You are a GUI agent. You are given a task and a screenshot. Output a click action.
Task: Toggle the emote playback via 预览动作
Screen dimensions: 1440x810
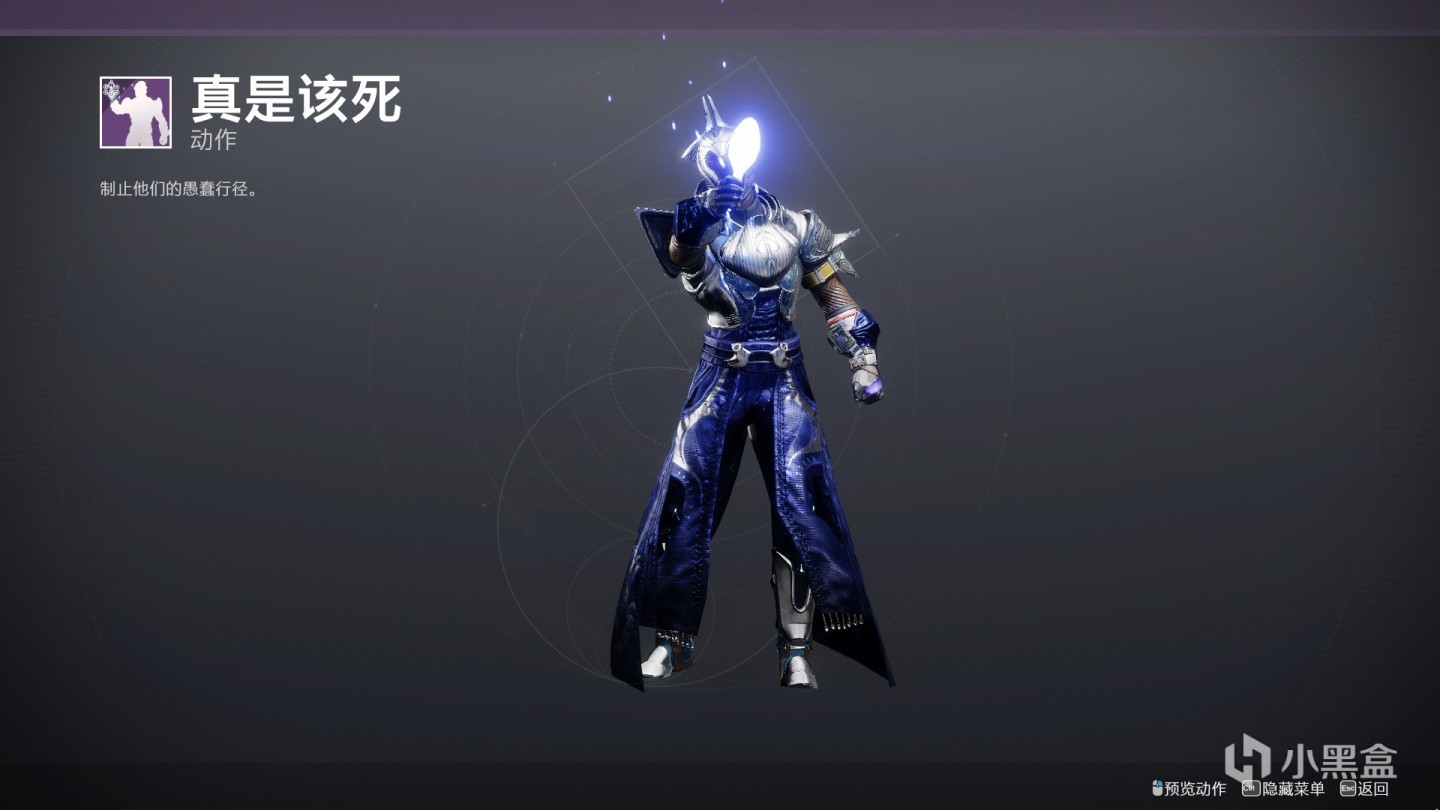pos(1195,789)
